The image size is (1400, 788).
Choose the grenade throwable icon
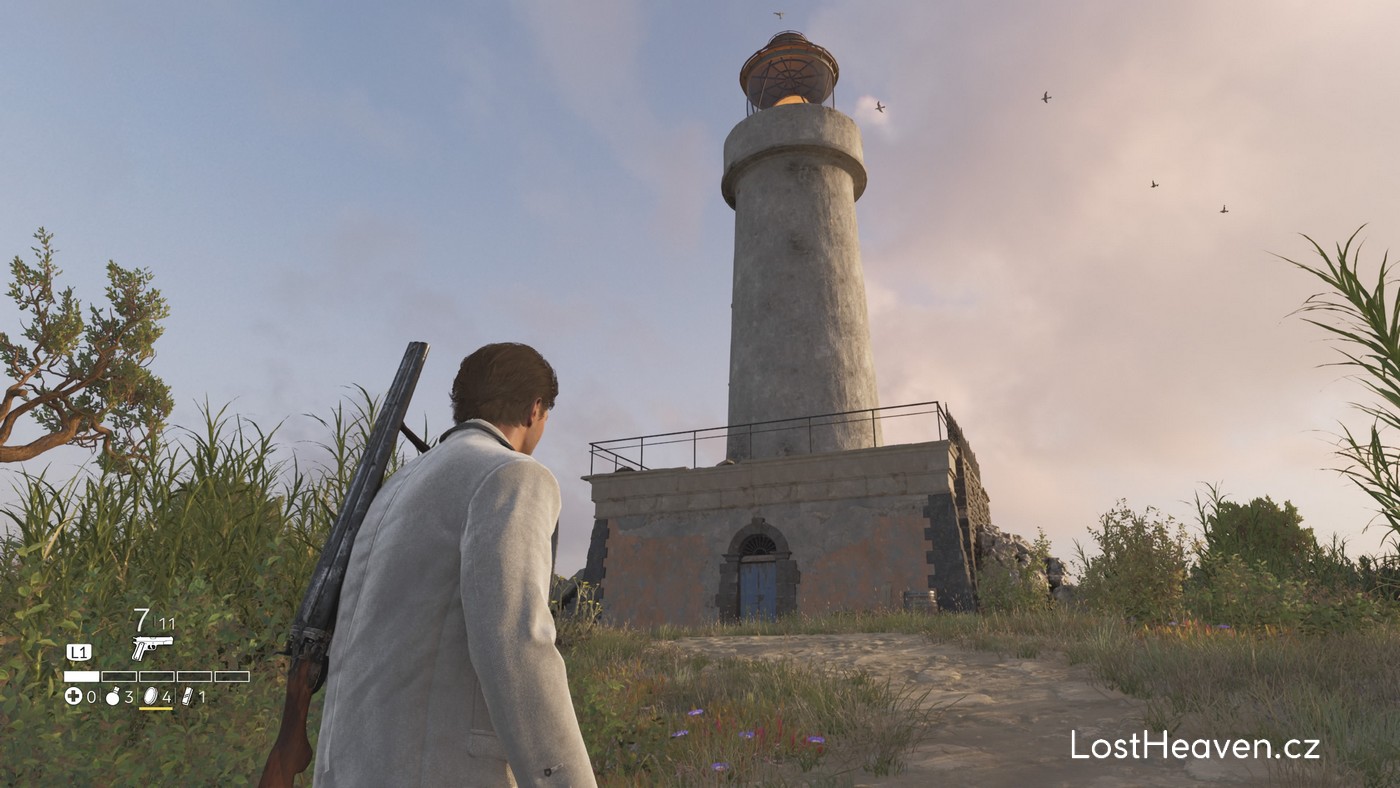coord(113,696)
